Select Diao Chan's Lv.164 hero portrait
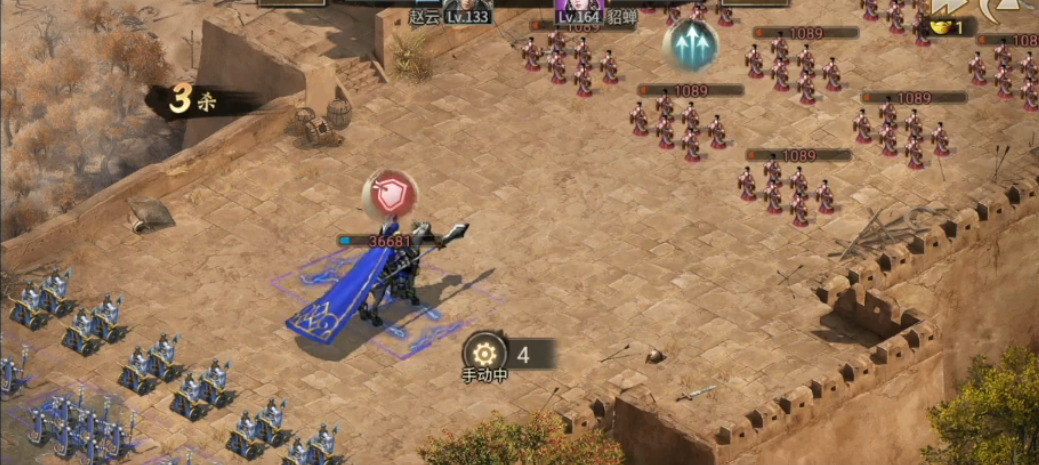Screen dimensions: 1039x465 click(580, 9)
